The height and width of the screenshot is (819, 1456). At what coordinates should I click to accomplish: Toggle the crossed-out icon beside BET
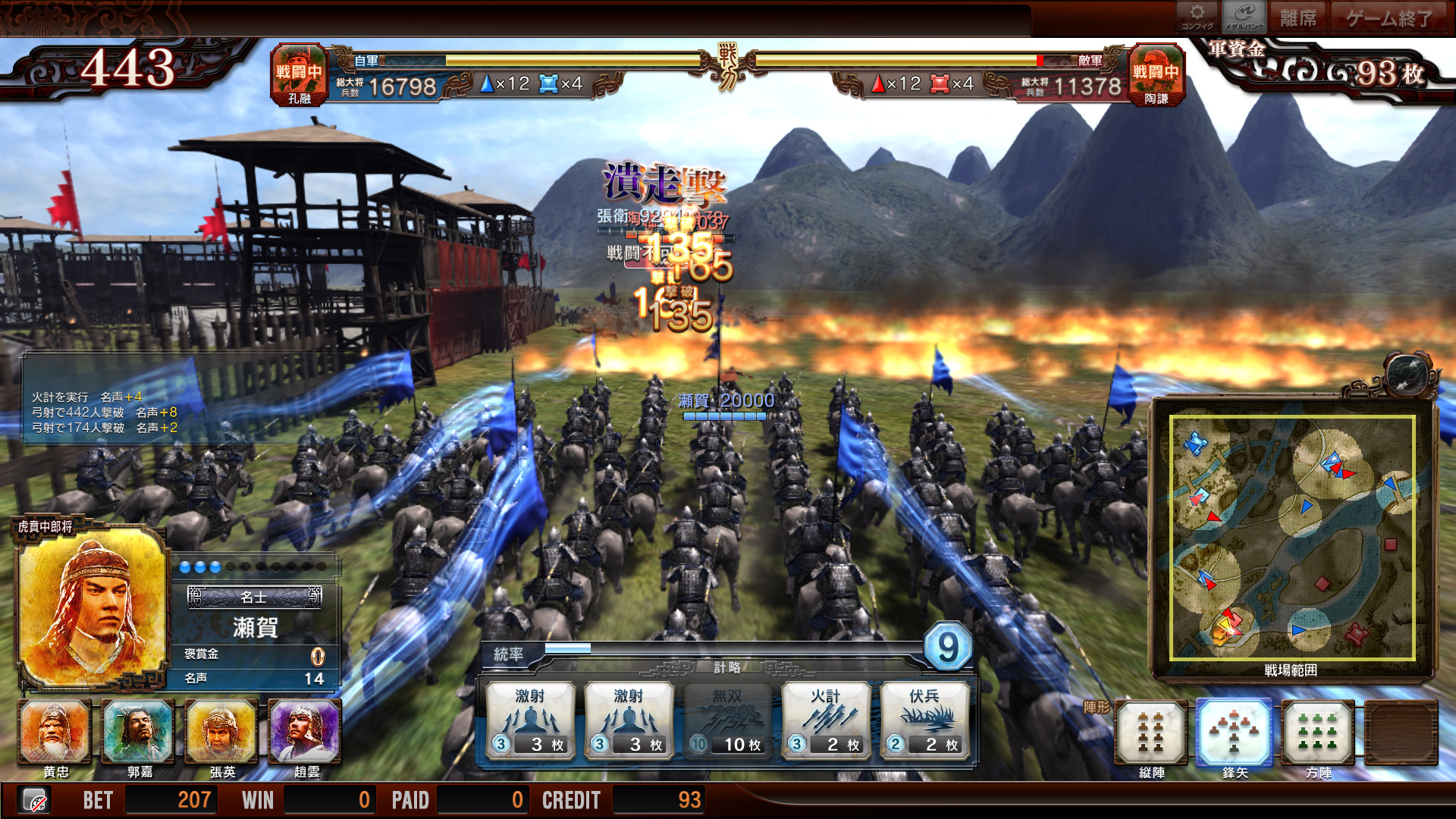34,800
